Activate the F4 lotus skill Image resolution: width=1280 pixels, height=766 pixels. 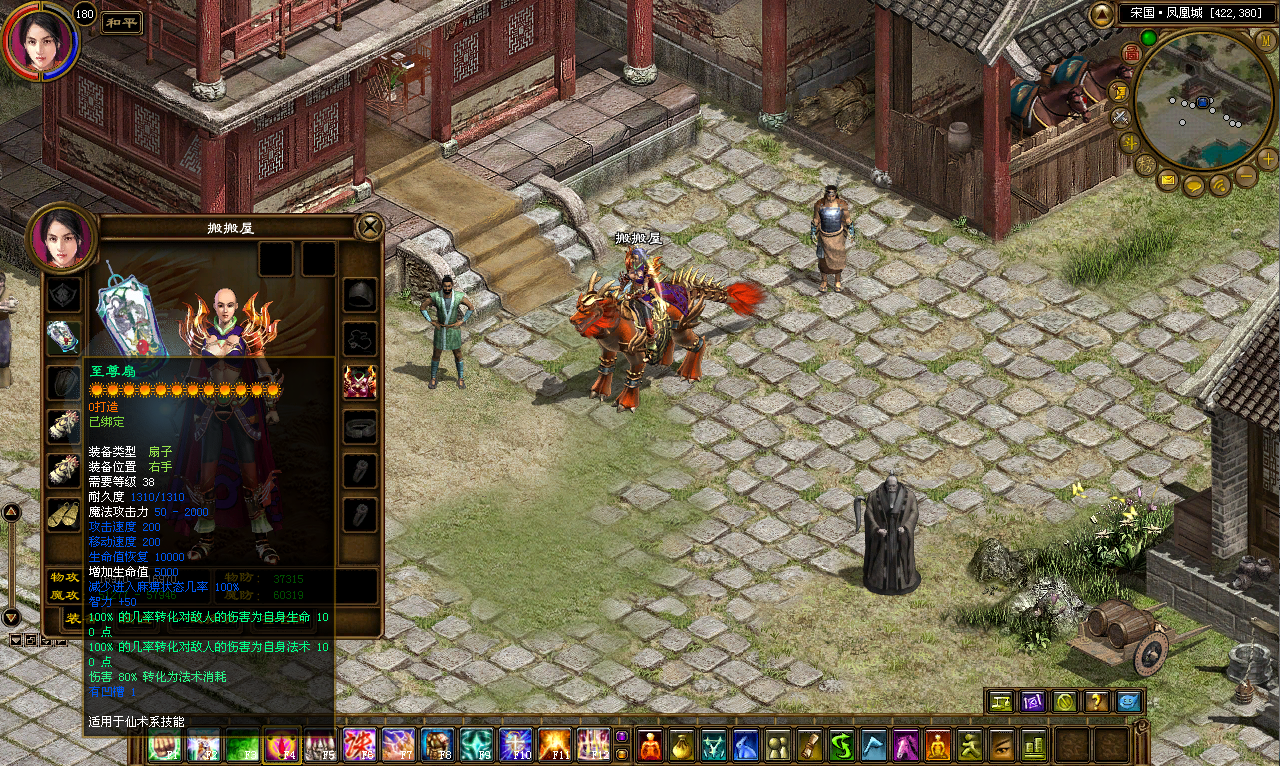click(x=281, y=745)
